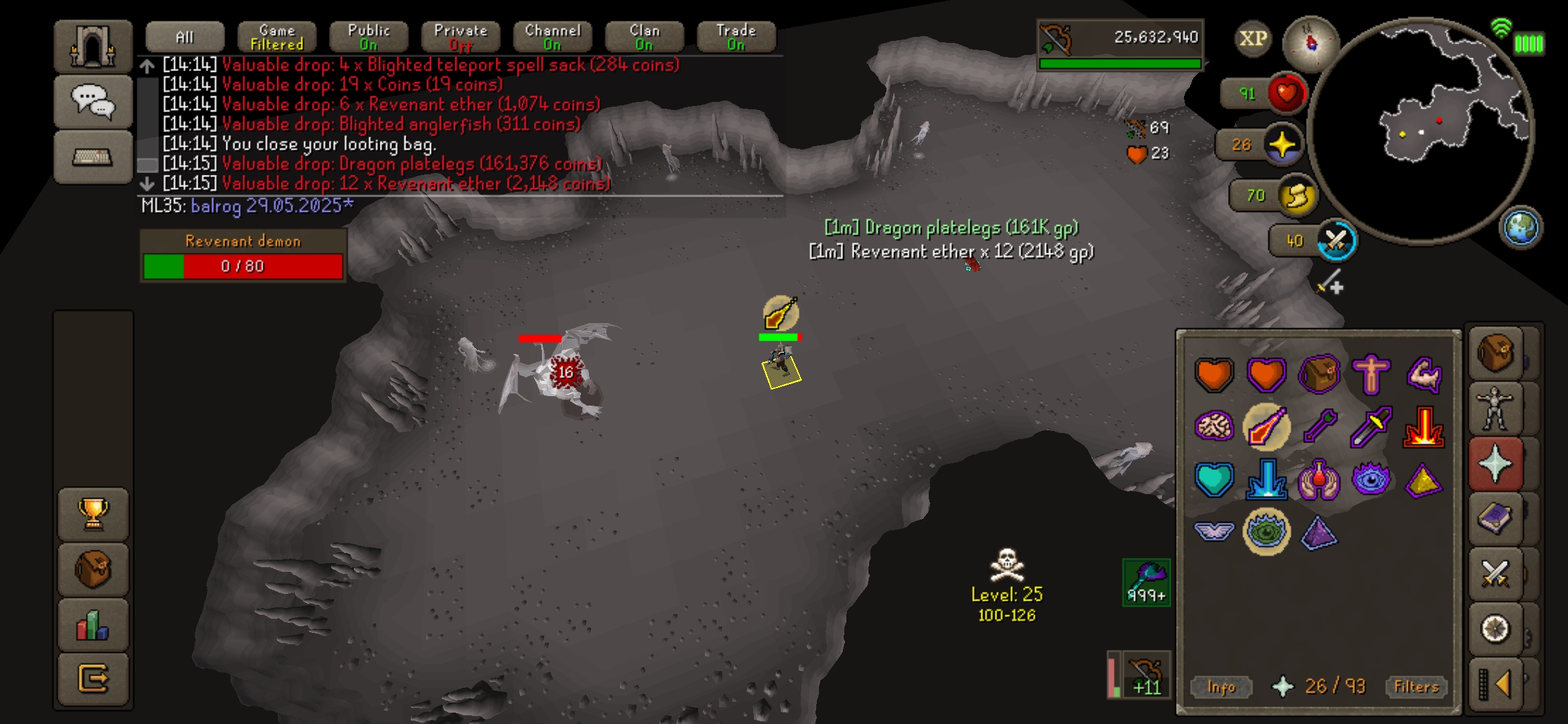Viewport: 1568px width, 724px height.
Task: Activate the flexed arm prayer
Action: tap(1423, 374)
